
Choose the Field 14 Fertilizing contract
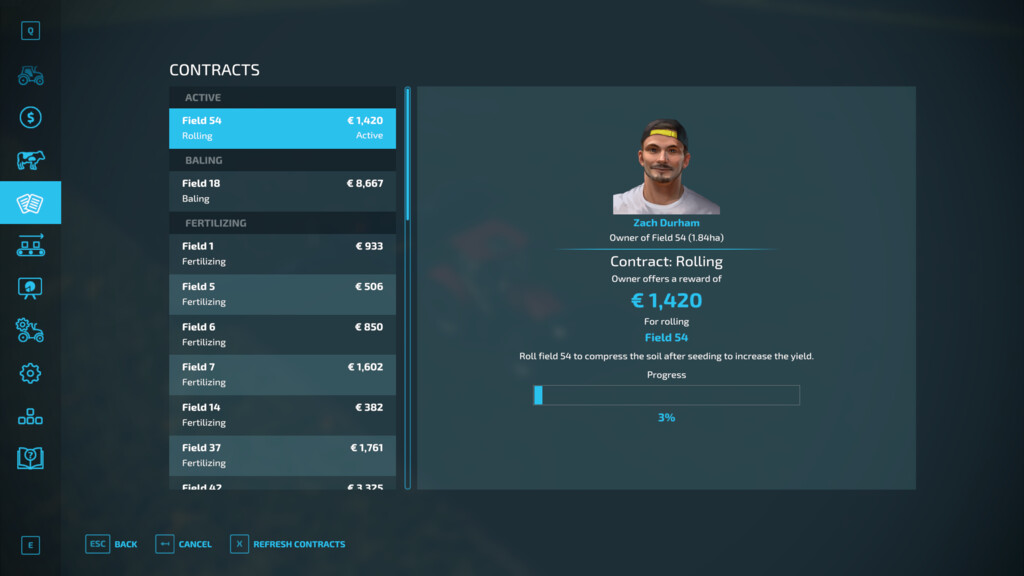click(x=282, y=415)
